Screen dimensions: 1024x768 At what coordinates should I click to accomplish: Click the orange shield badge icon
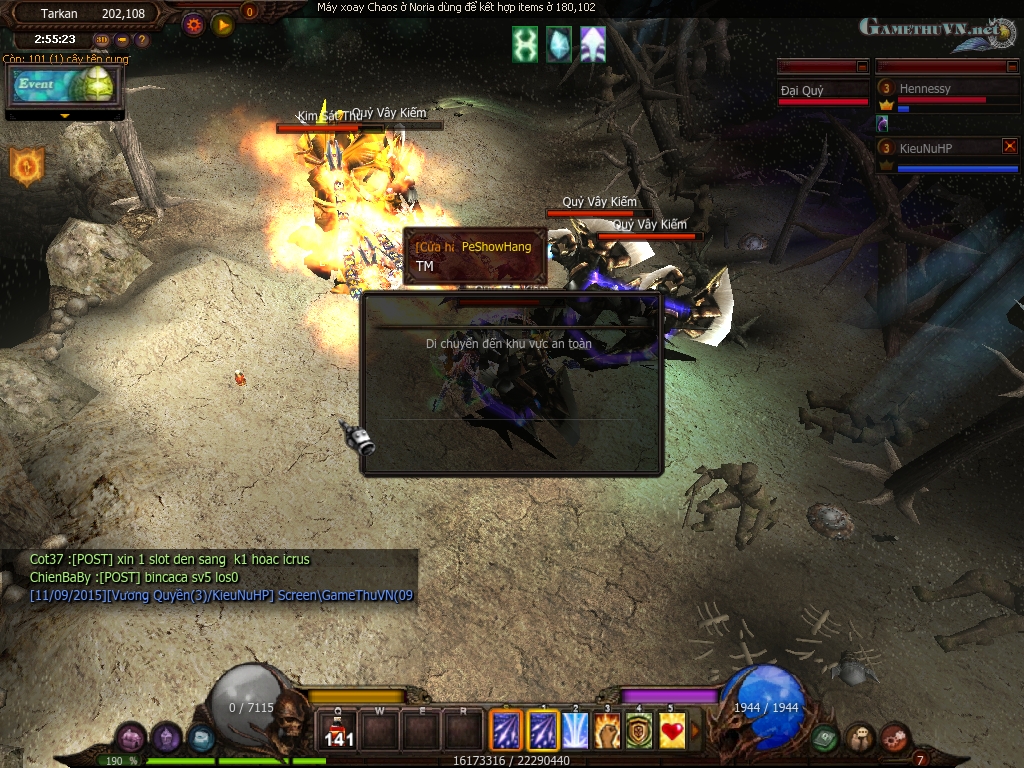click(26, 166)
